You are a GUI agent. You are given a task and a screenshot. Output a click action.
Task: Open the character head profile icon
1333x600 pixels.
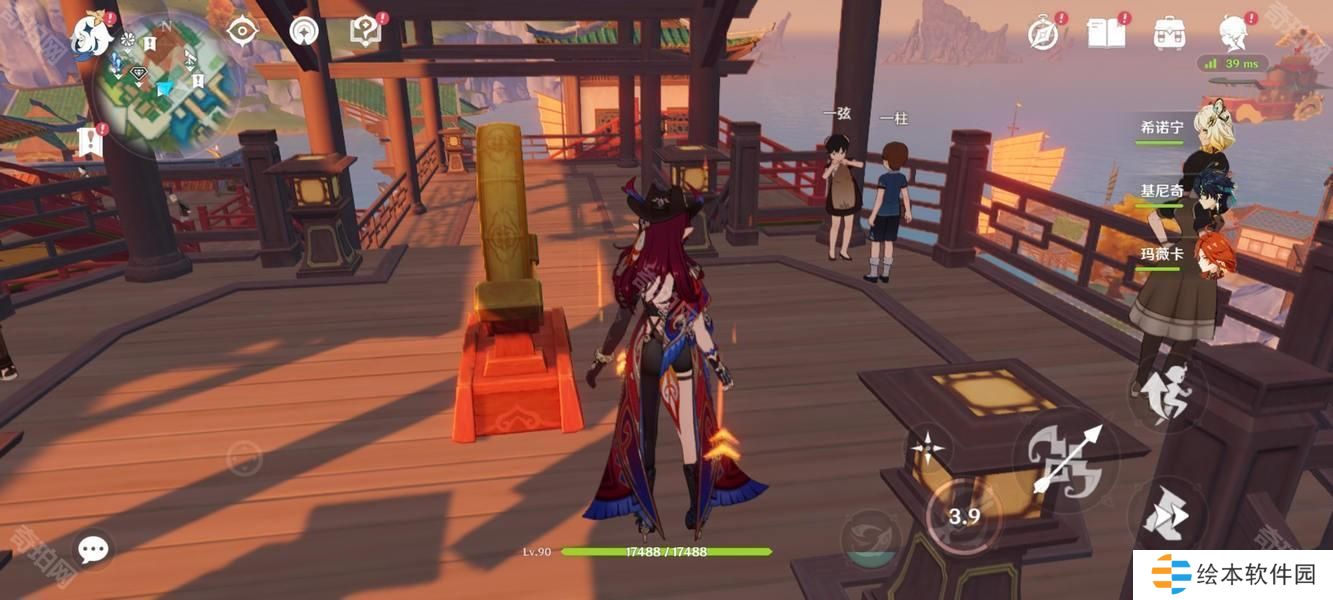click(1232, 33)
